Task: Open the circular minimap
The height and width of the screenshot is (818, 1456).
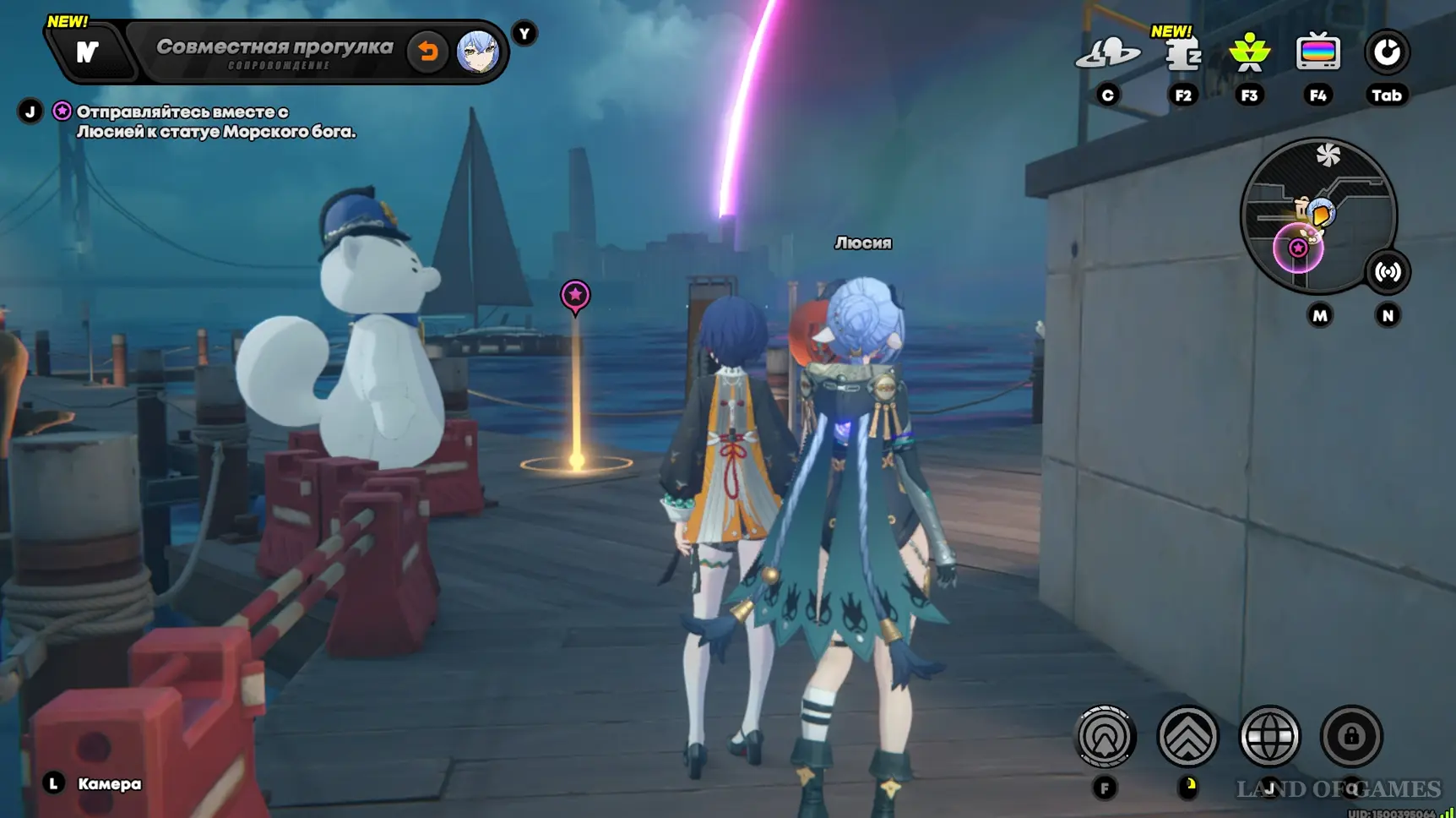Action: [x=1317, y=215]
